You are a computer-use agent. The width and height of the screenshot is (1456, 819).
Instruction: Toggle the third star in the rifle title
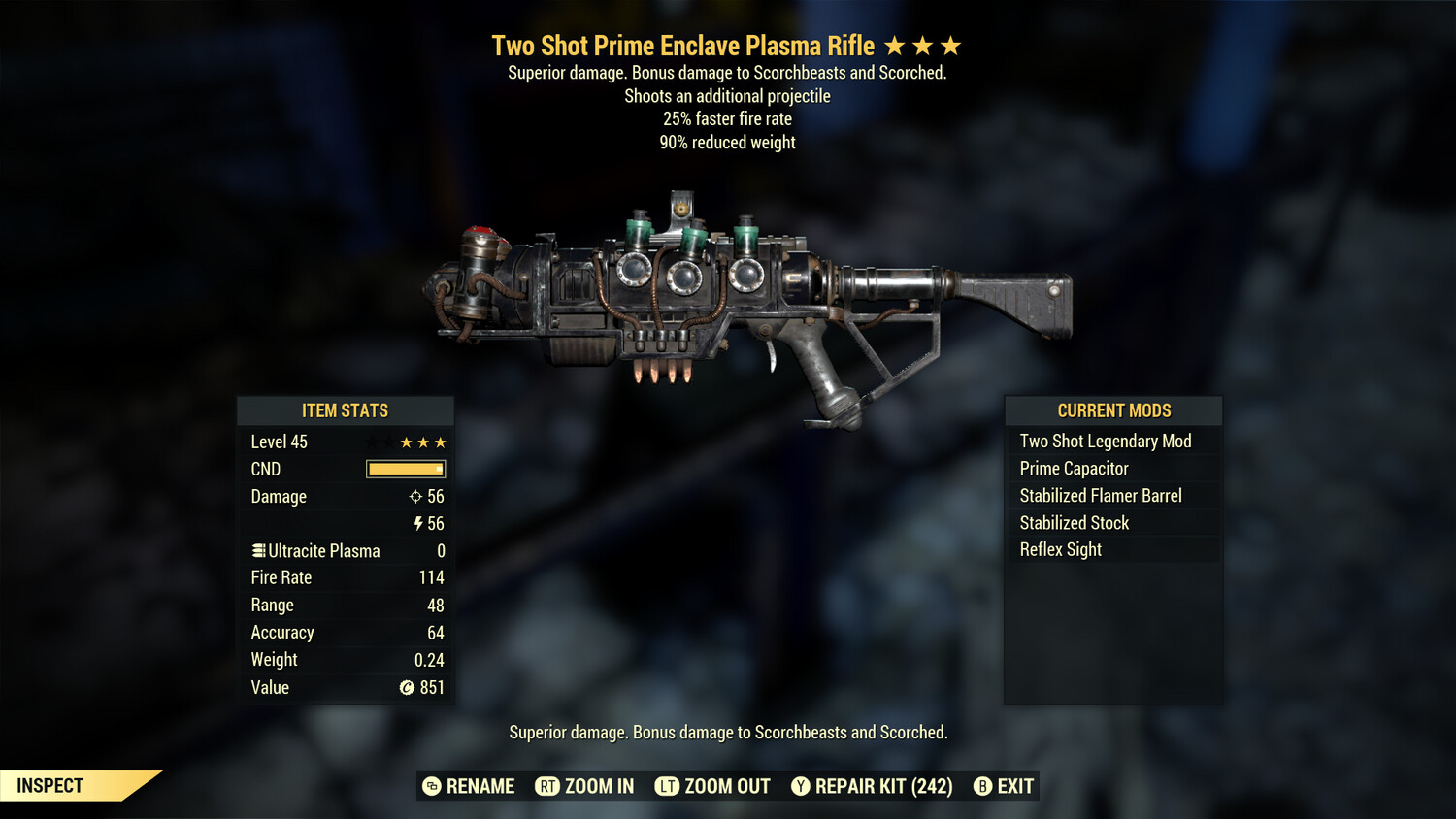click(x=953, y=45)
